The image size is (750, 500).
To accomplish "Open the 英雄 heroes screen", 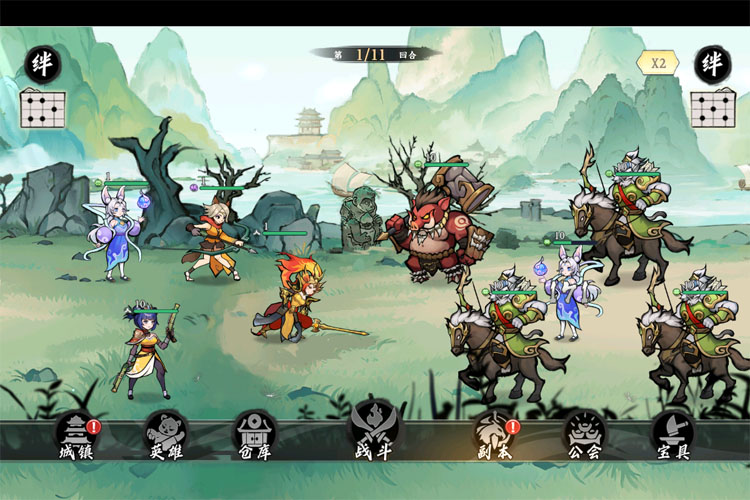I will pos(166,435).
